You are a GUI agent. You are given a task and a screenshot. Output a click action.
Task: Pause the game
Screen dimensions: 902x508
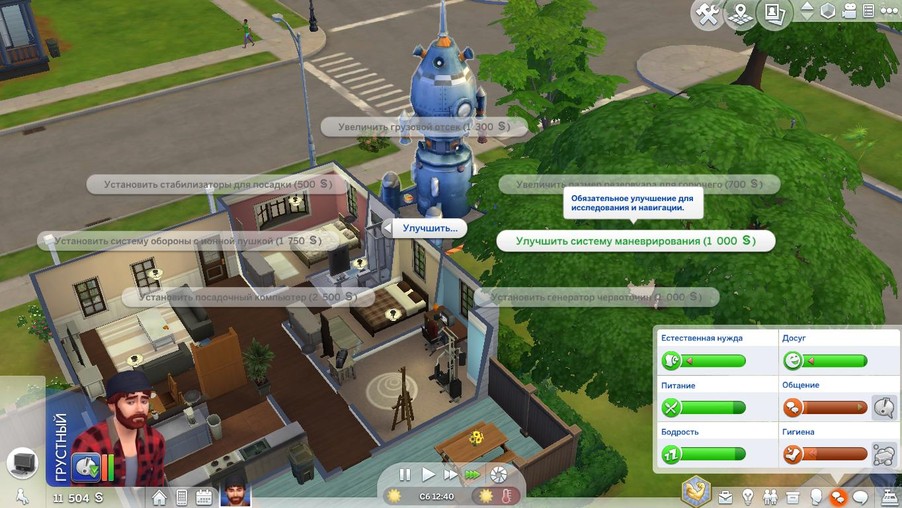(x=405, y=474)
